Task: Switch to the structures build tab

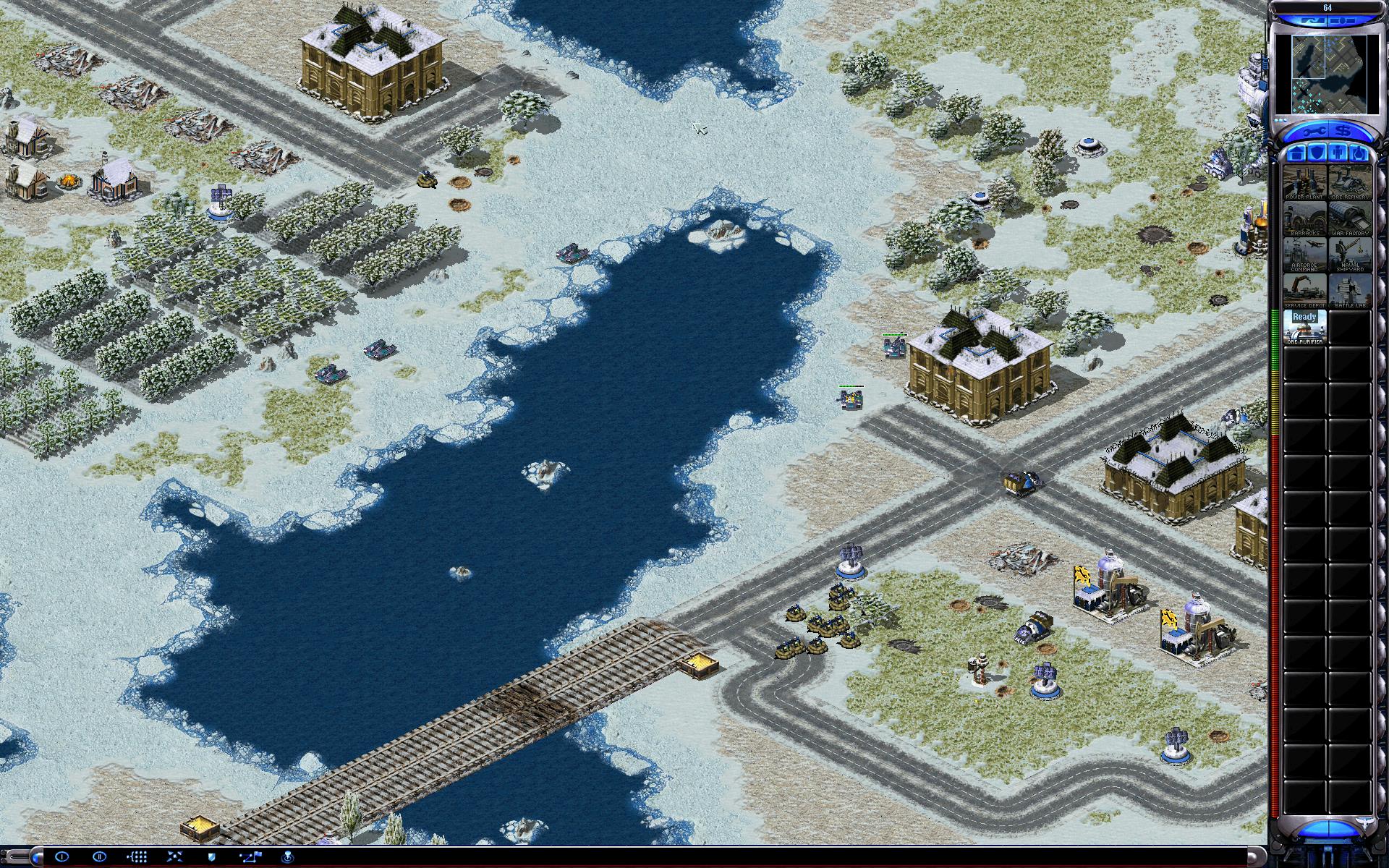Action: click(1297, 153)
